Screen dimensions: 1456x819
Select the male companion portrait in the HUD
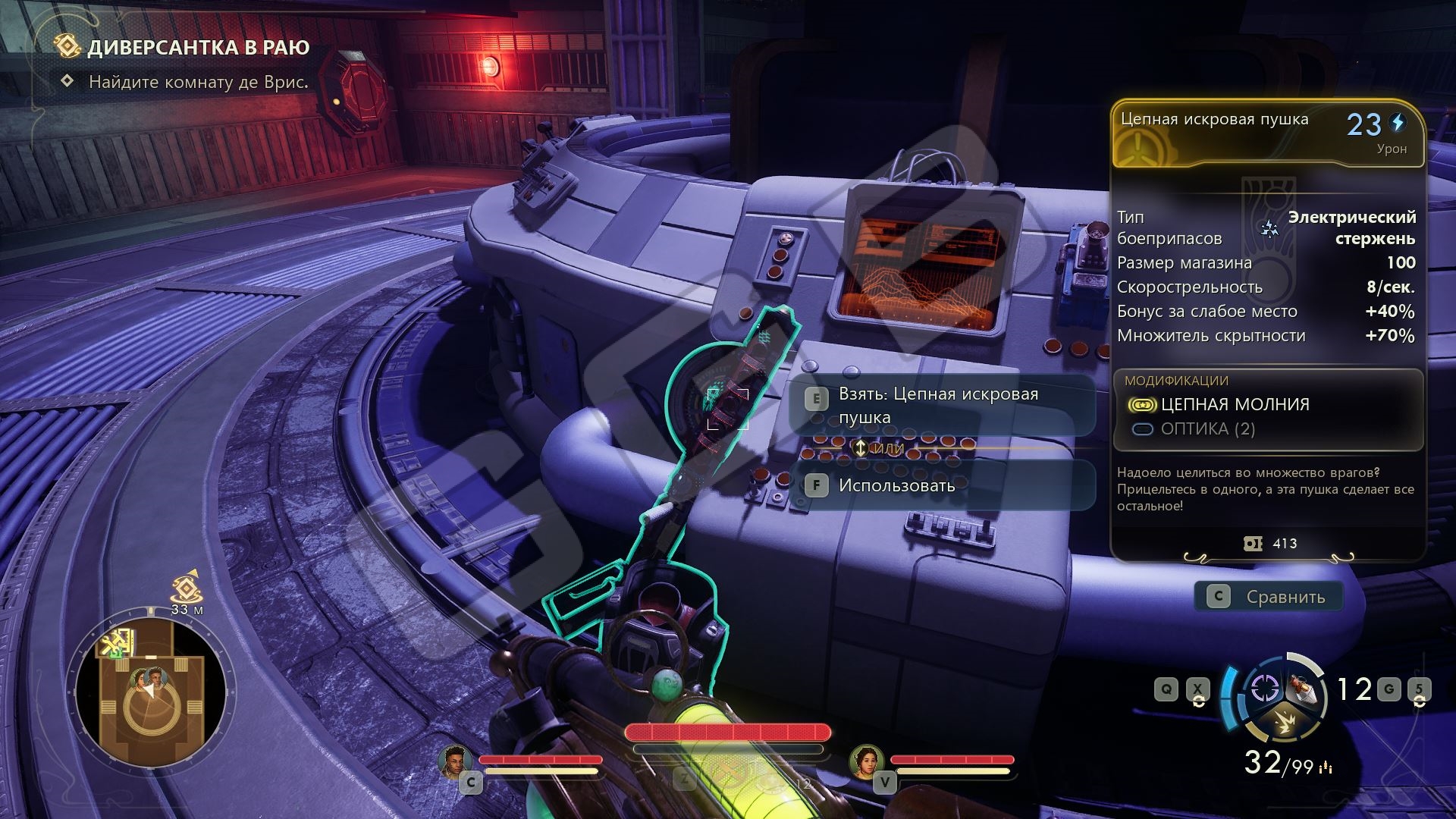tap(453, 761)
